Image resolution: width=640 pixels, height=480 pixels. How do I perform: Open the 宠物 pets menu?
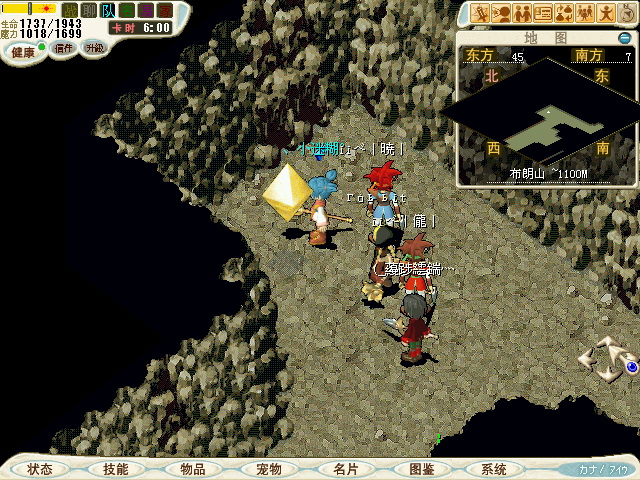269,469
